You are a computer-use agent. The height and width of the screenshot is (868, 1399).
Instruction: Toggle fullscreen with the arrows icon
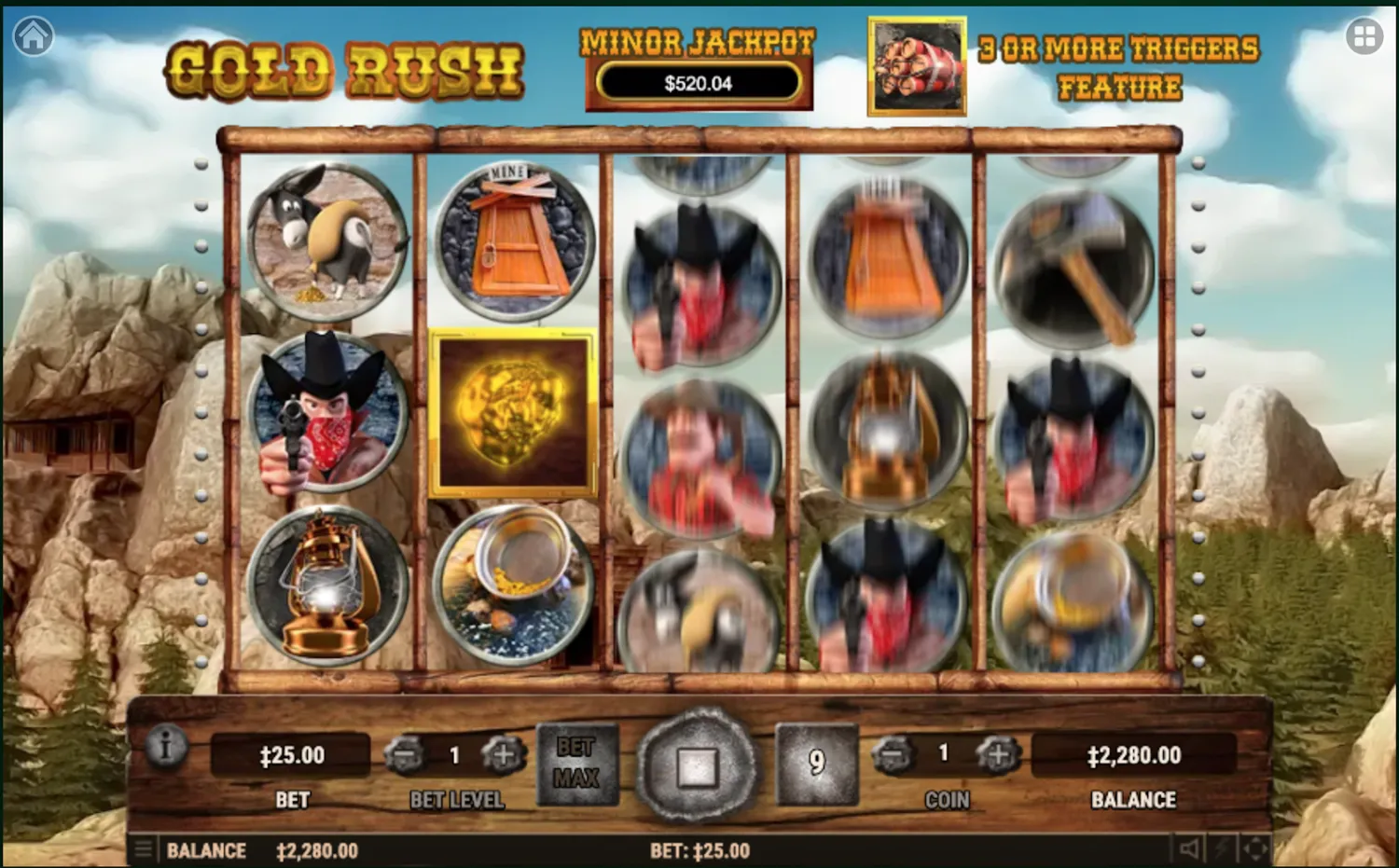[1257, 849]
